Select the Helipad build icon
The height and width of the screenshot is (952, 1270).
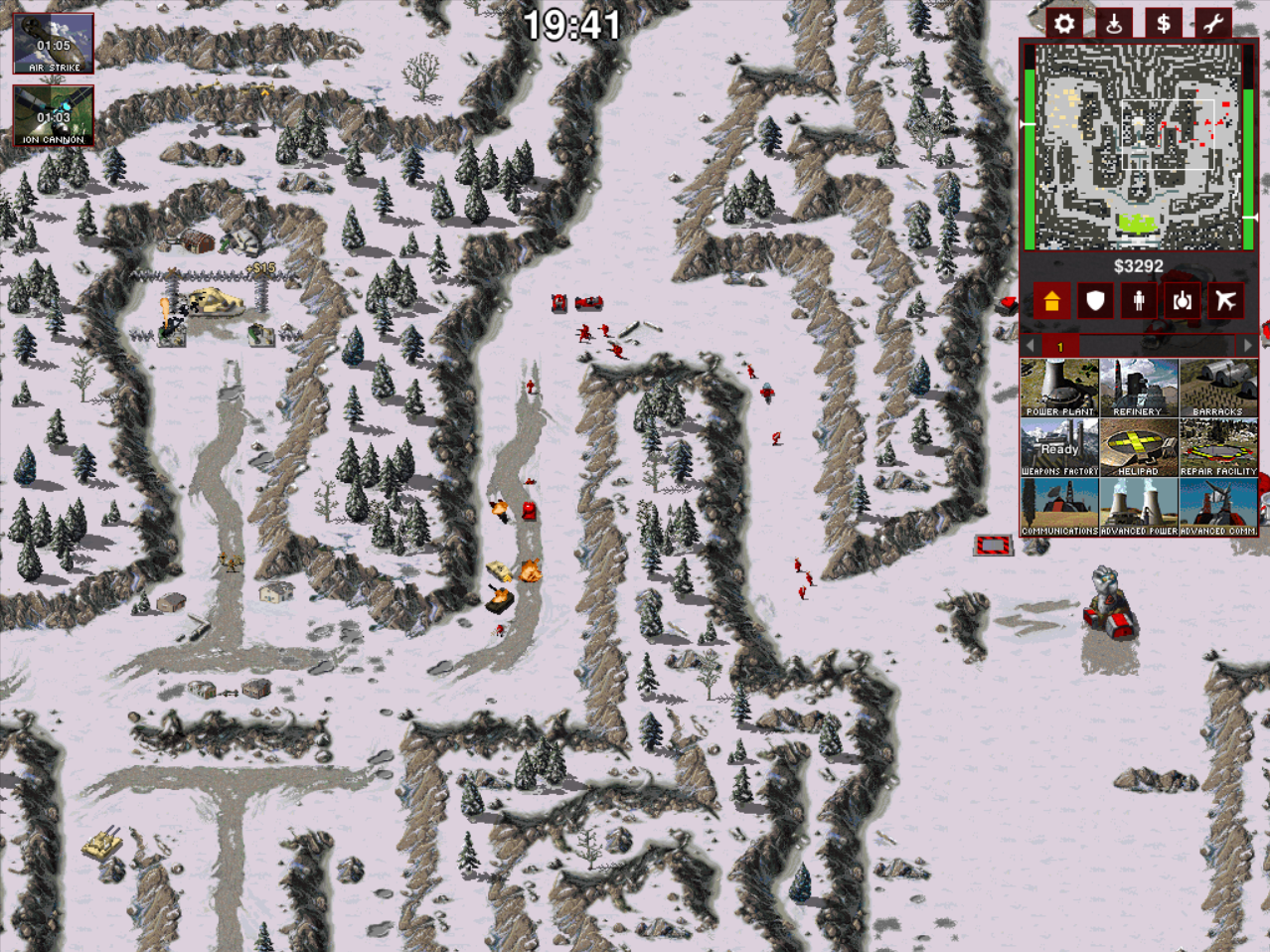[1138, 447]
